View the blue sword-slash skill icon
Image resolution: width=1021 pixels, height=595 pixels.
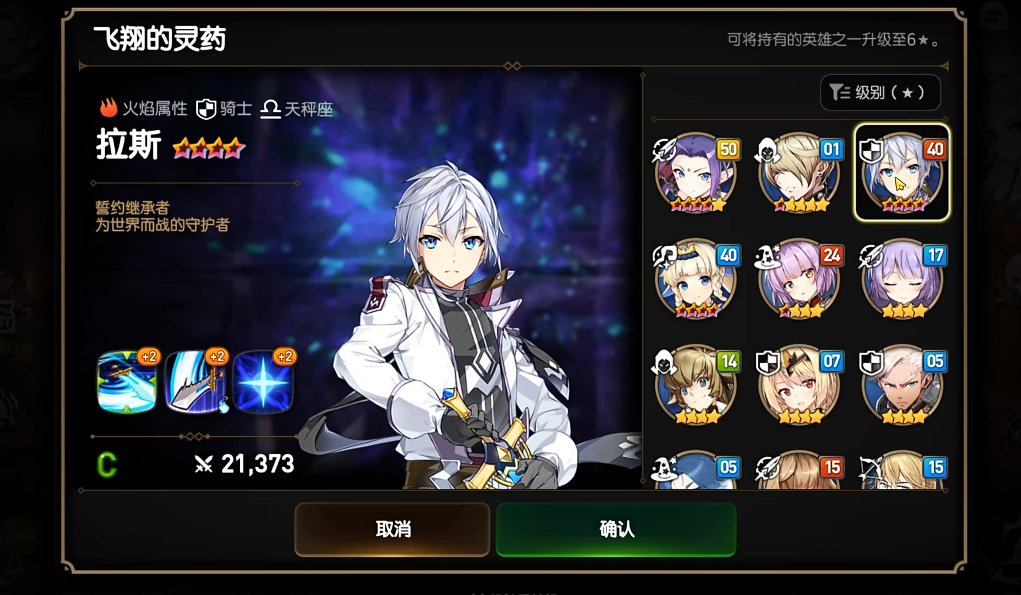(x=127, y=382)
